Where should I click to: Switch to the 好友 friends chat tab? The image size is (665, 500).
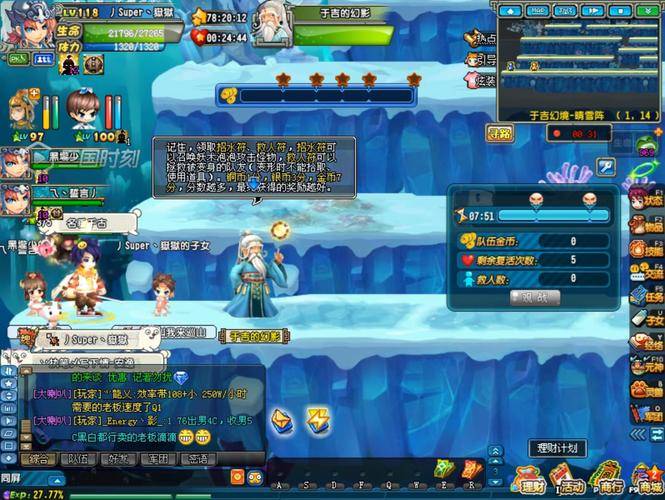pyautogui.click(x=118, y=459)
